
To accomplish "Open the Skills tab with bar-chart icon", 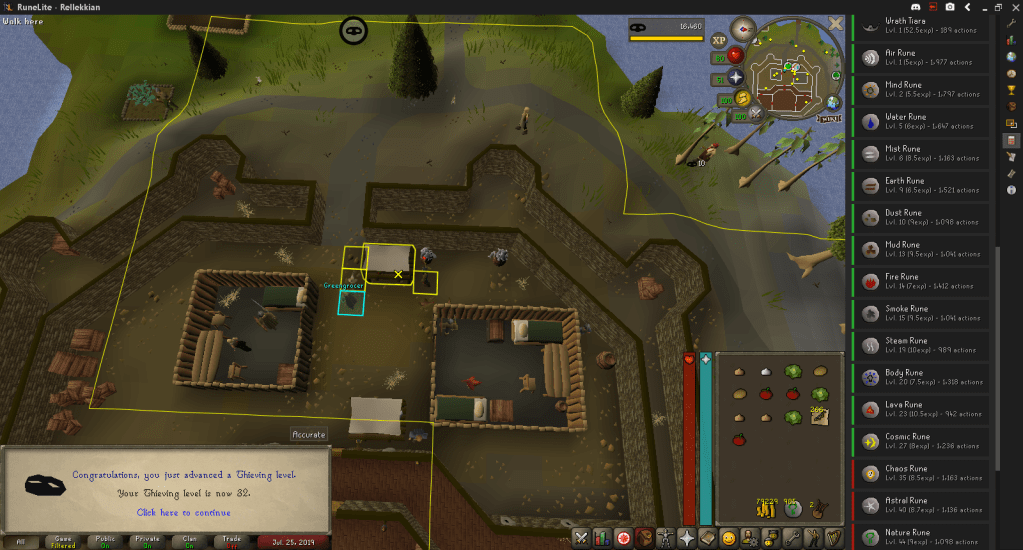I will click(602, 539).
